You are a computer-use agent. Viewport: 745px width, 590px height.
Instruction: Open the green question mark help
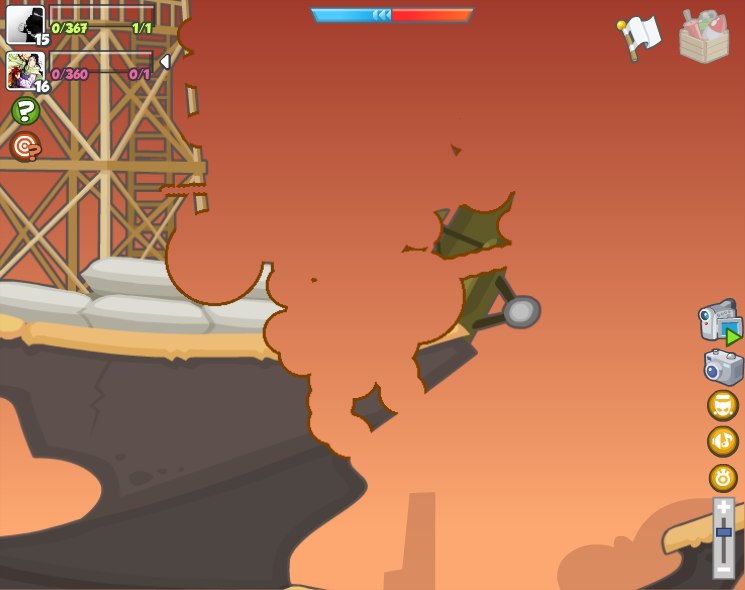pos(26,111)
